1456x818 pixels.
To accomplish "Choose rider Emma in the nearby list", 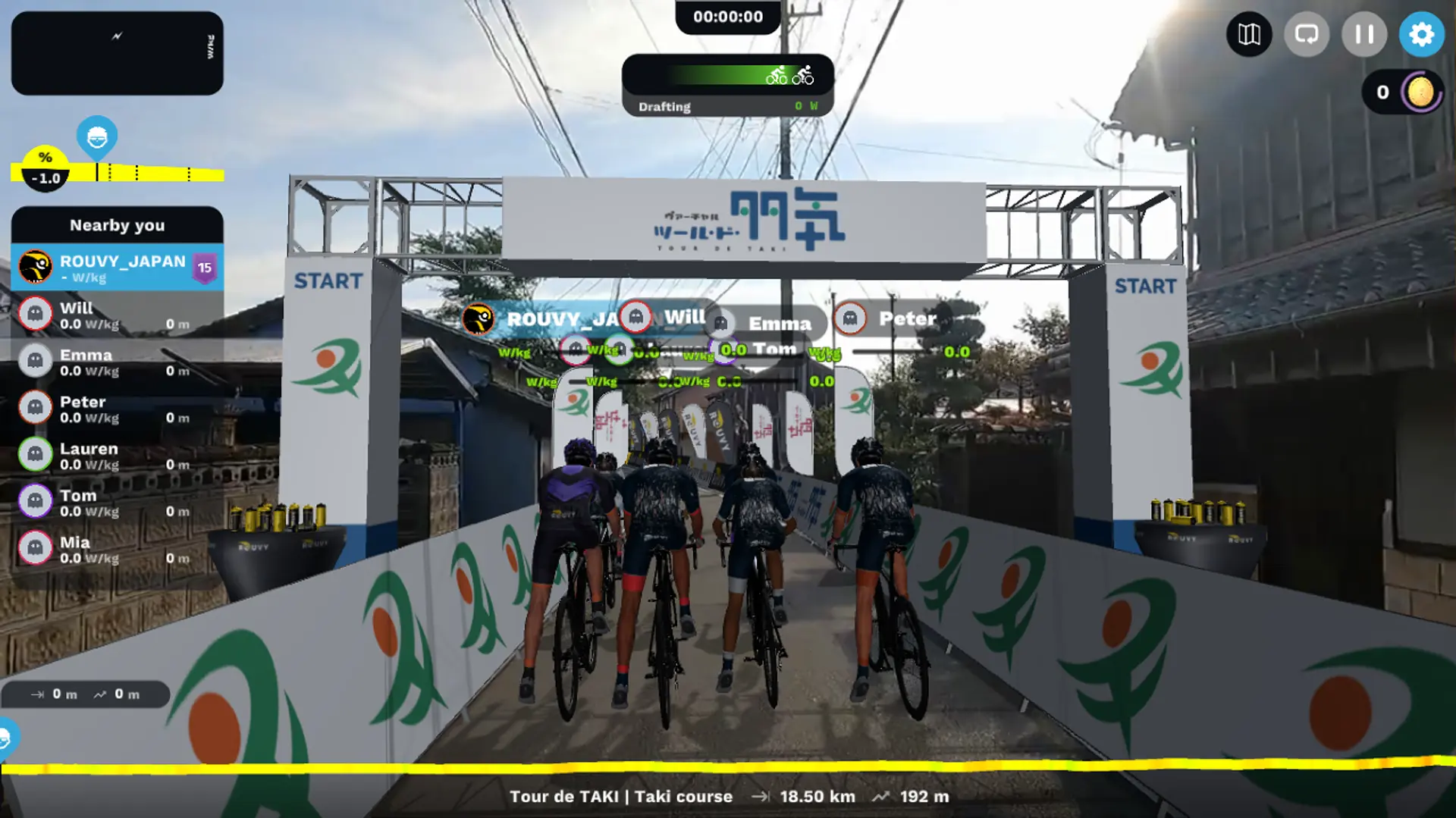I will (x=117, y=362).
